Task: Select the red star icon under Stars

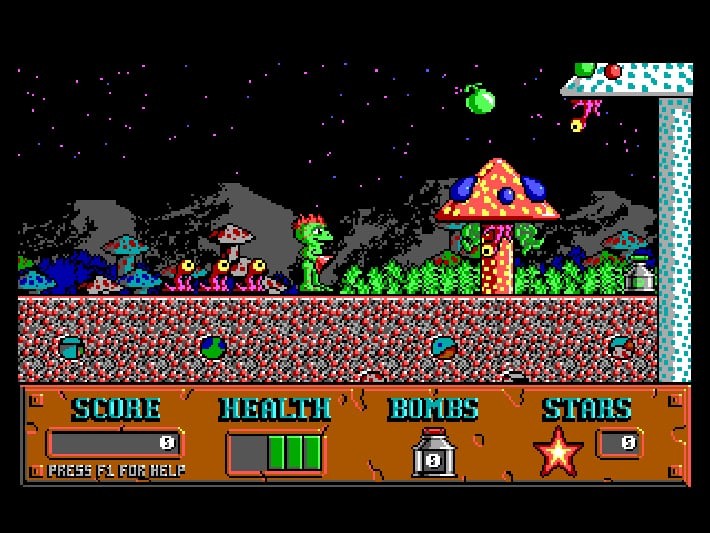Action: tap(559, 451)
